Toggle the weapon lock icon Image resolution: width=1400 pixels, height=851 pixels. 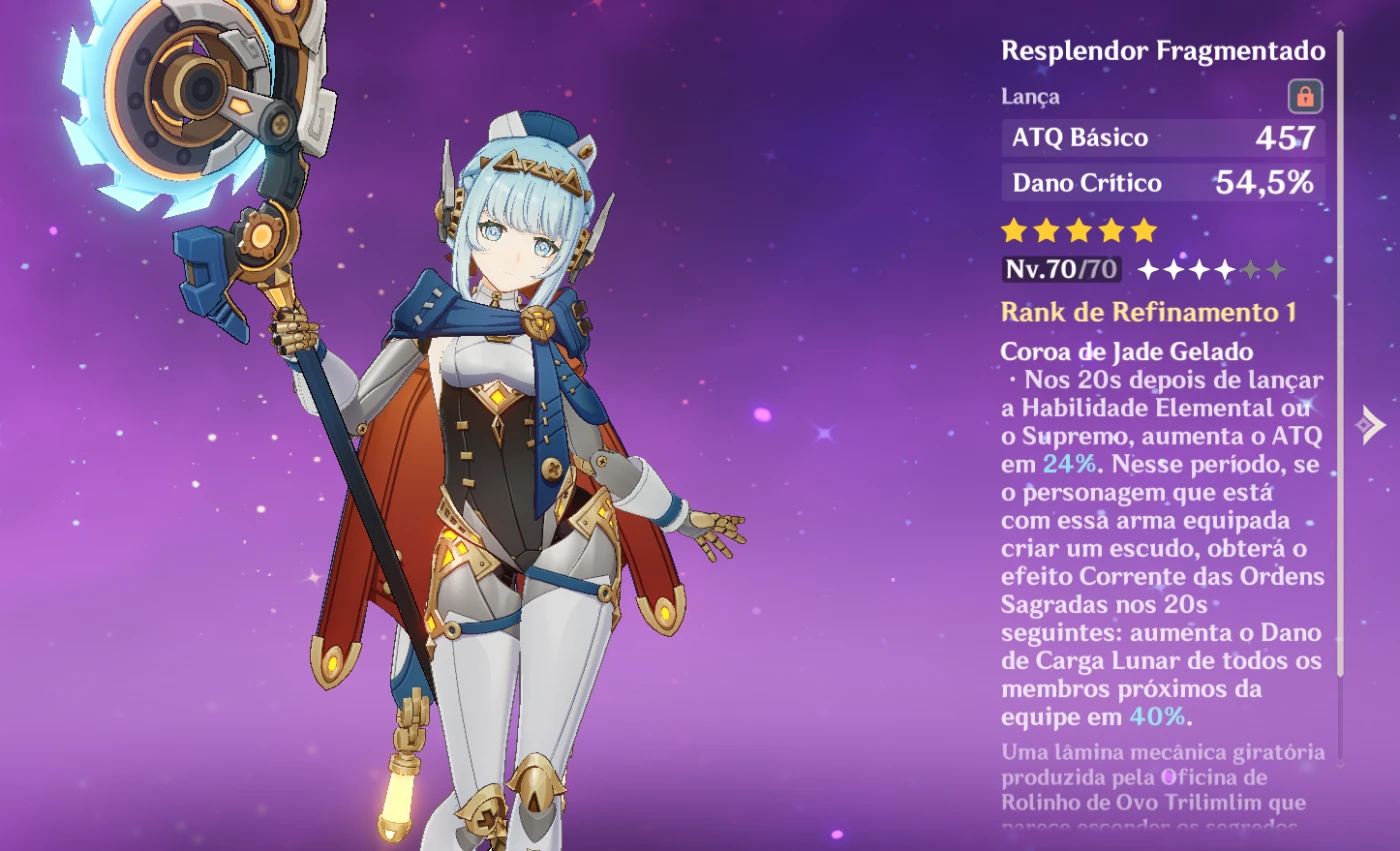(x=1305, y=96)
